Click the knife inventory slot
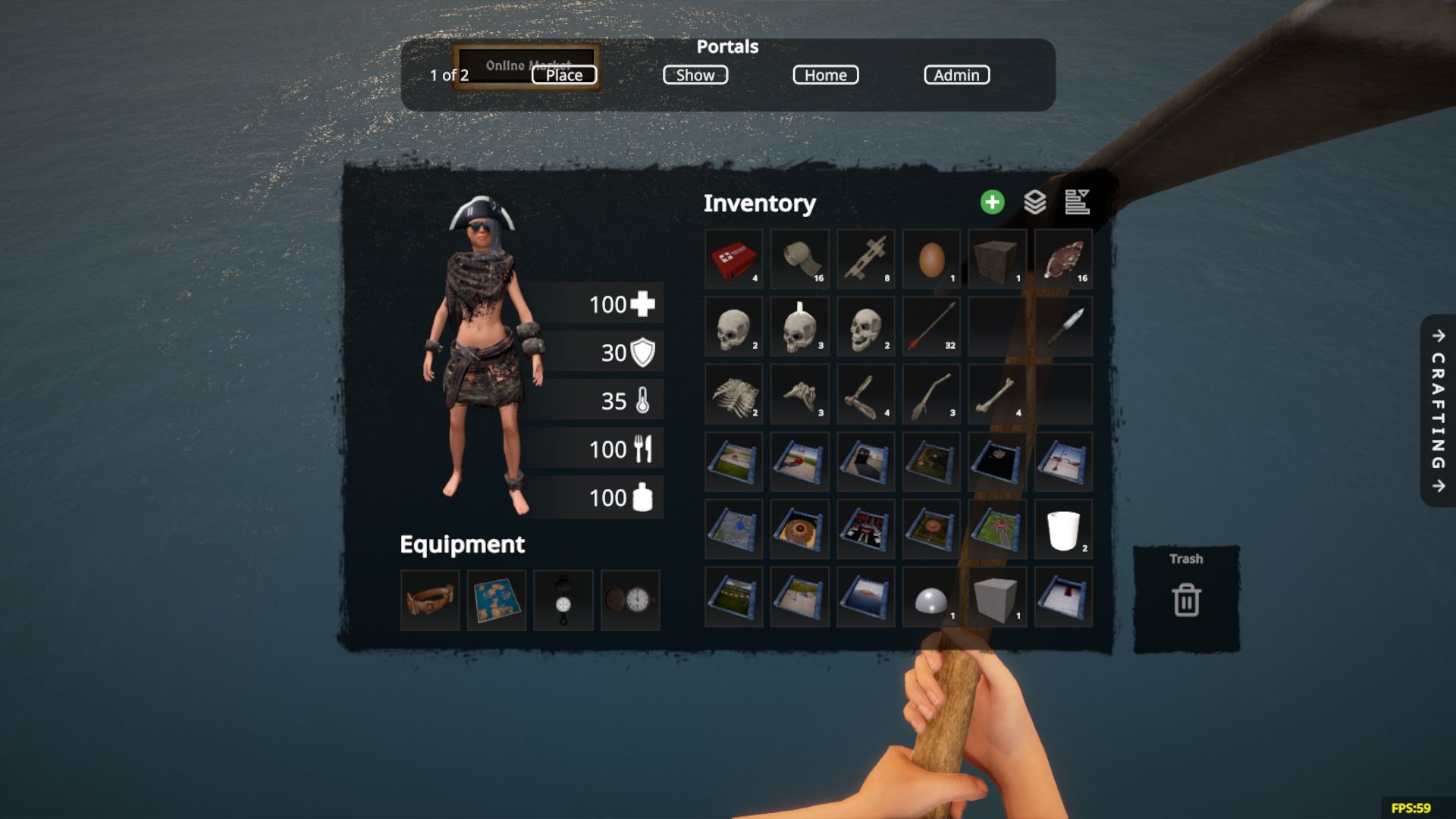 1063,327
